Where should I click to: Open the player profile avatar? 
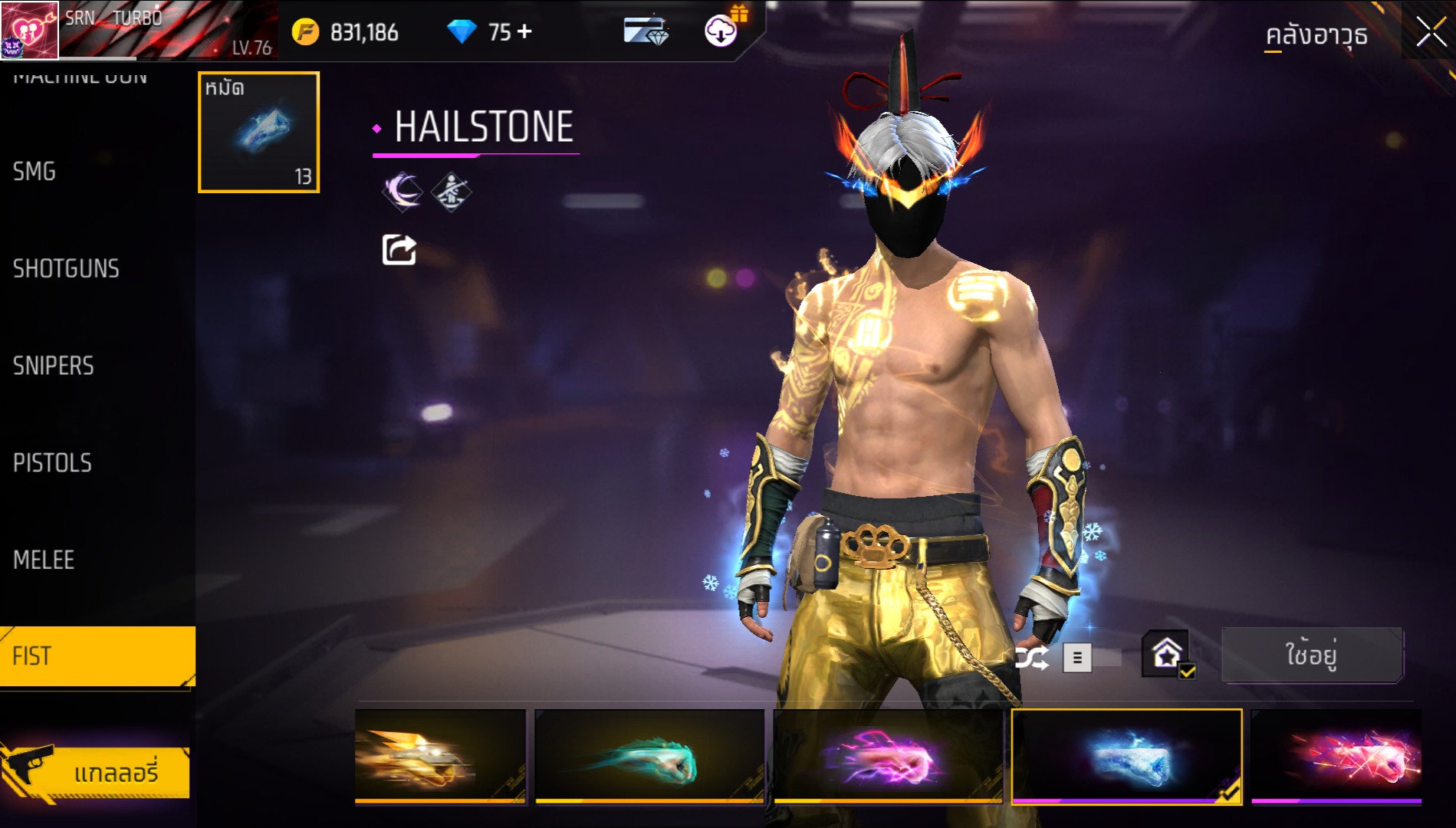29,31
